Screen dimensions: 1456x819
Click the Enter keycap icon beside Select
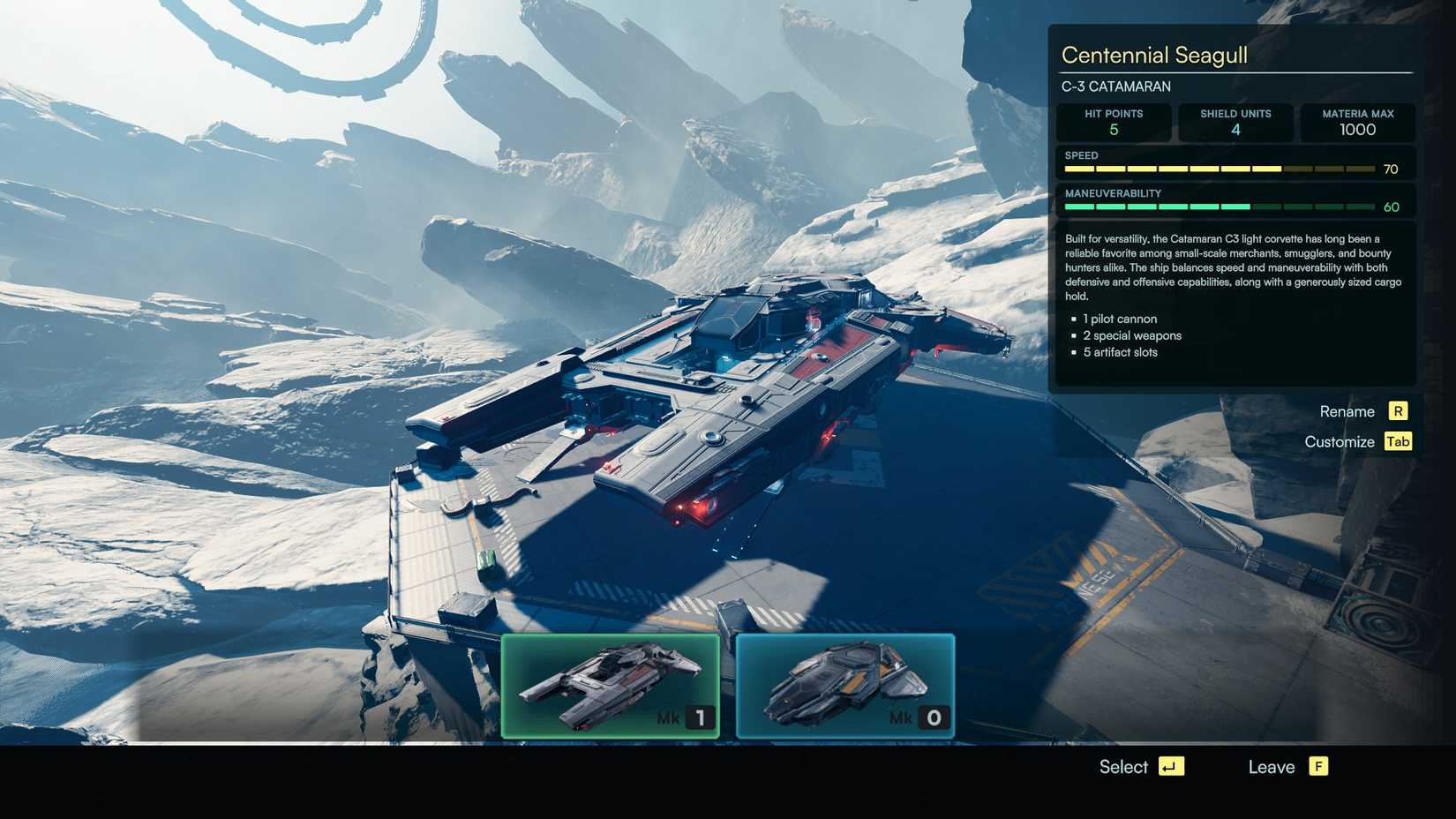[x=1171, y=767]
